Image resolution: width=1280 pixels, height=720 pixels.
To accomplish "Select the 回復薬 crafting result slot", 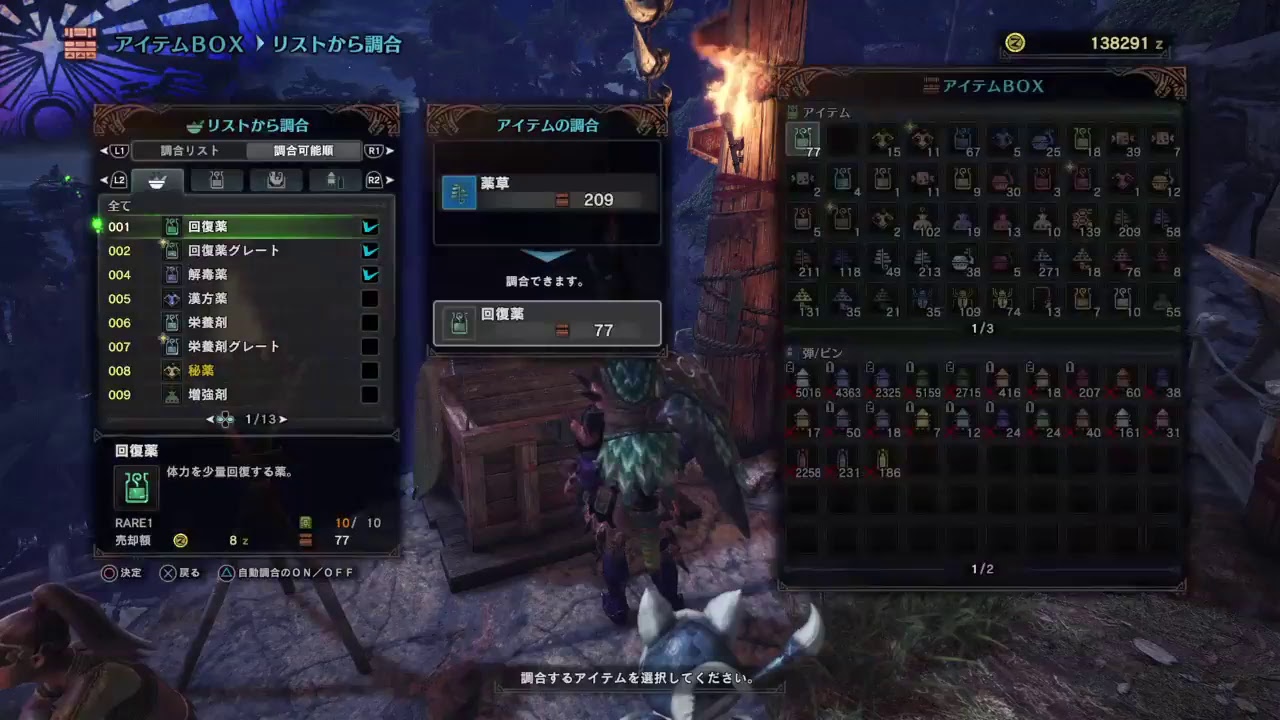I will (547, 323).
